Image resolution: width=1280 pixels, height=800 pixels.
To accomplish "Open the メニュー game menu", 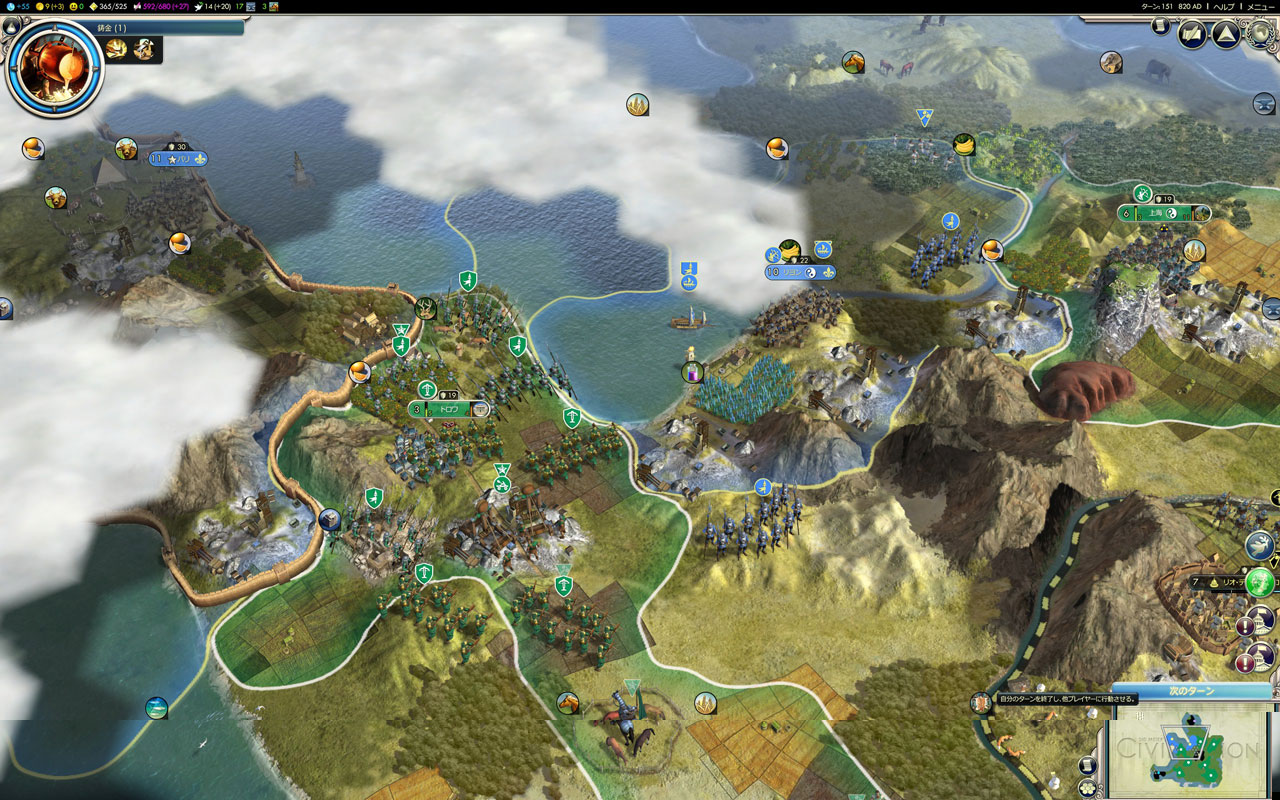I will pyautogui.click(x=1260, y=6).
